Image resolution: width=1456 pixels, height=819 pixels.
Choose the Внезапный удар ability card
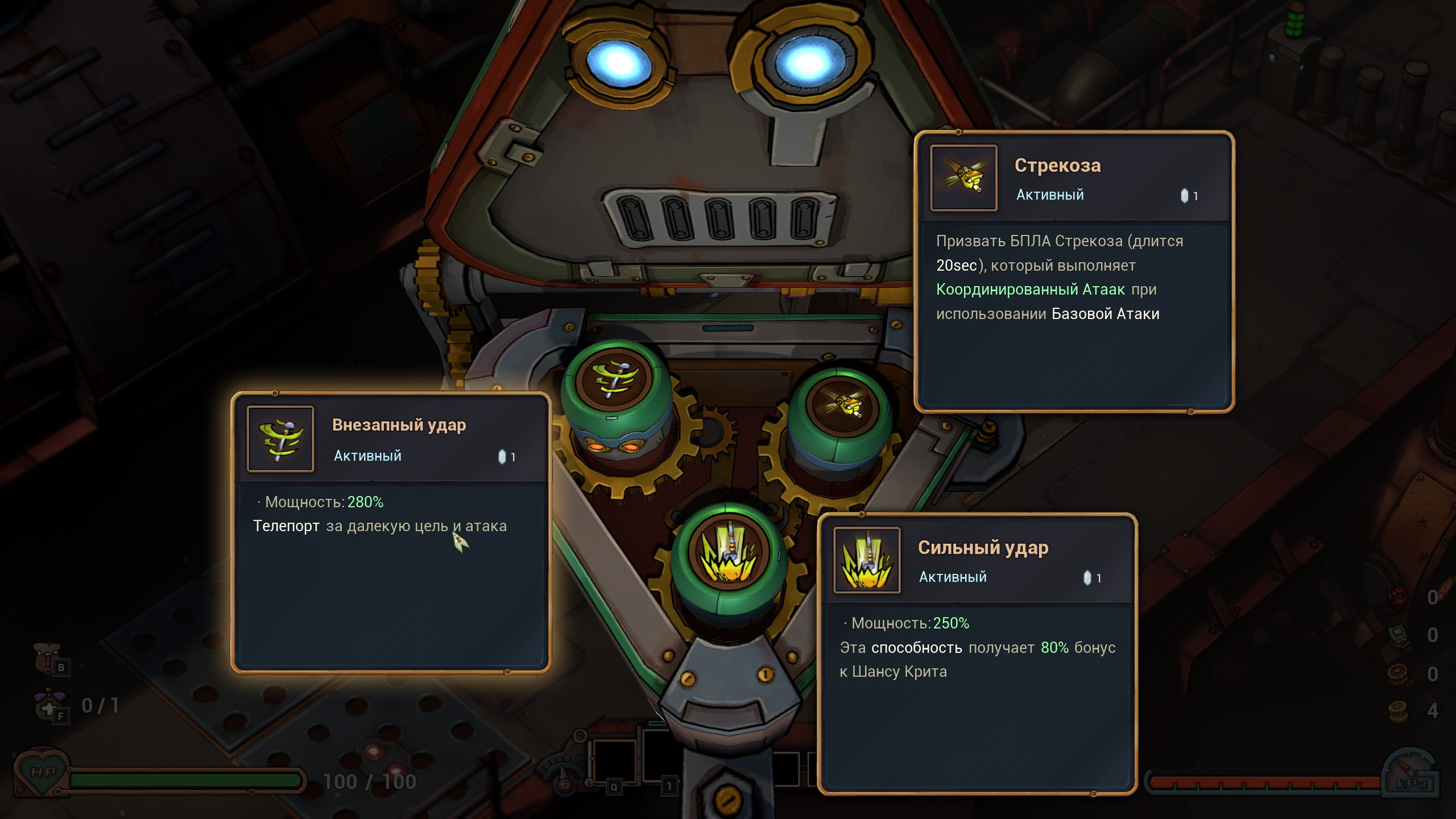tap(391, 532)
